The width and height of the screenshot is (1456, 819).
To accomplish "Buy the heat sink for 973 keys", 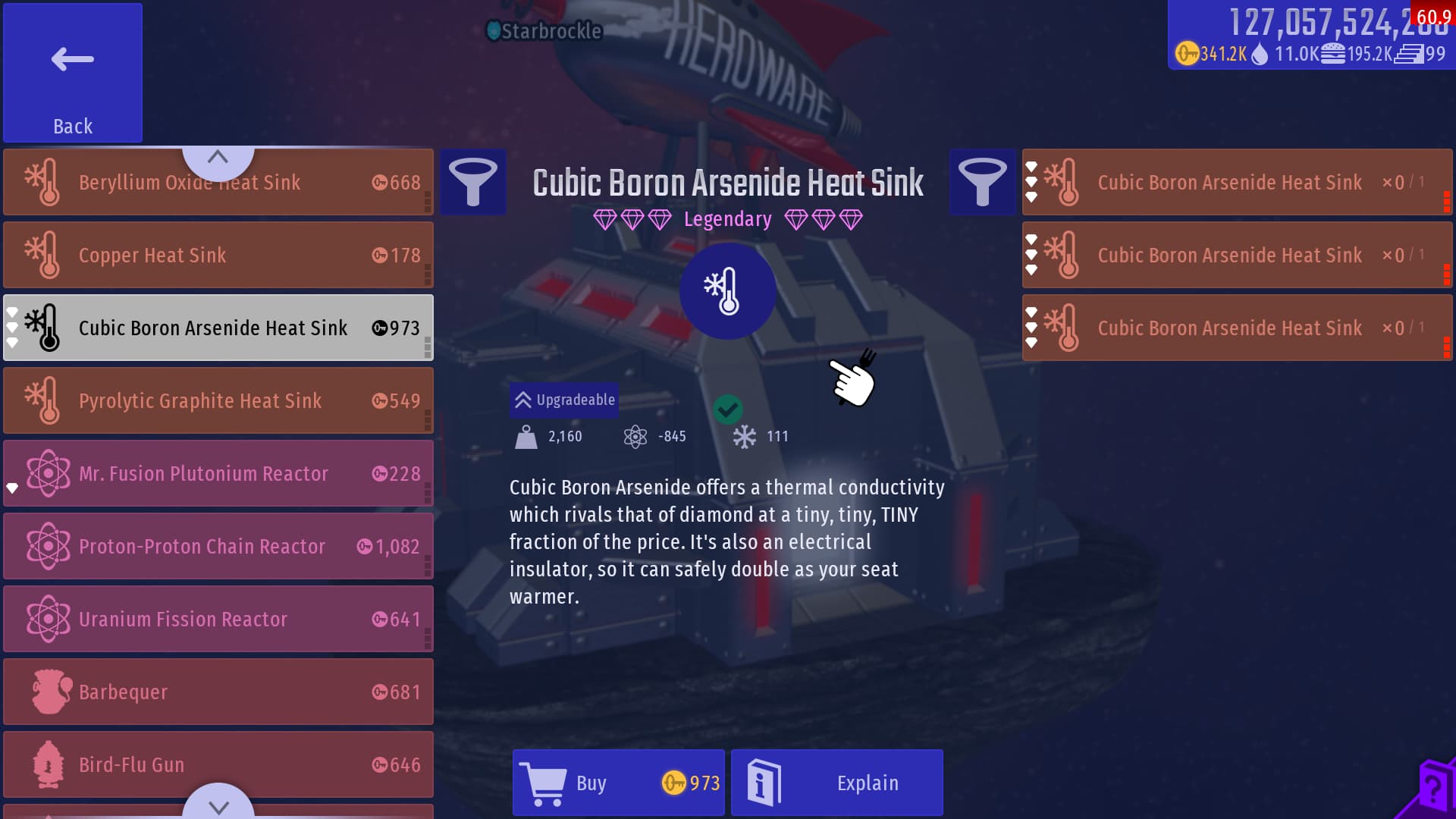I will click(x=619, y=783).
